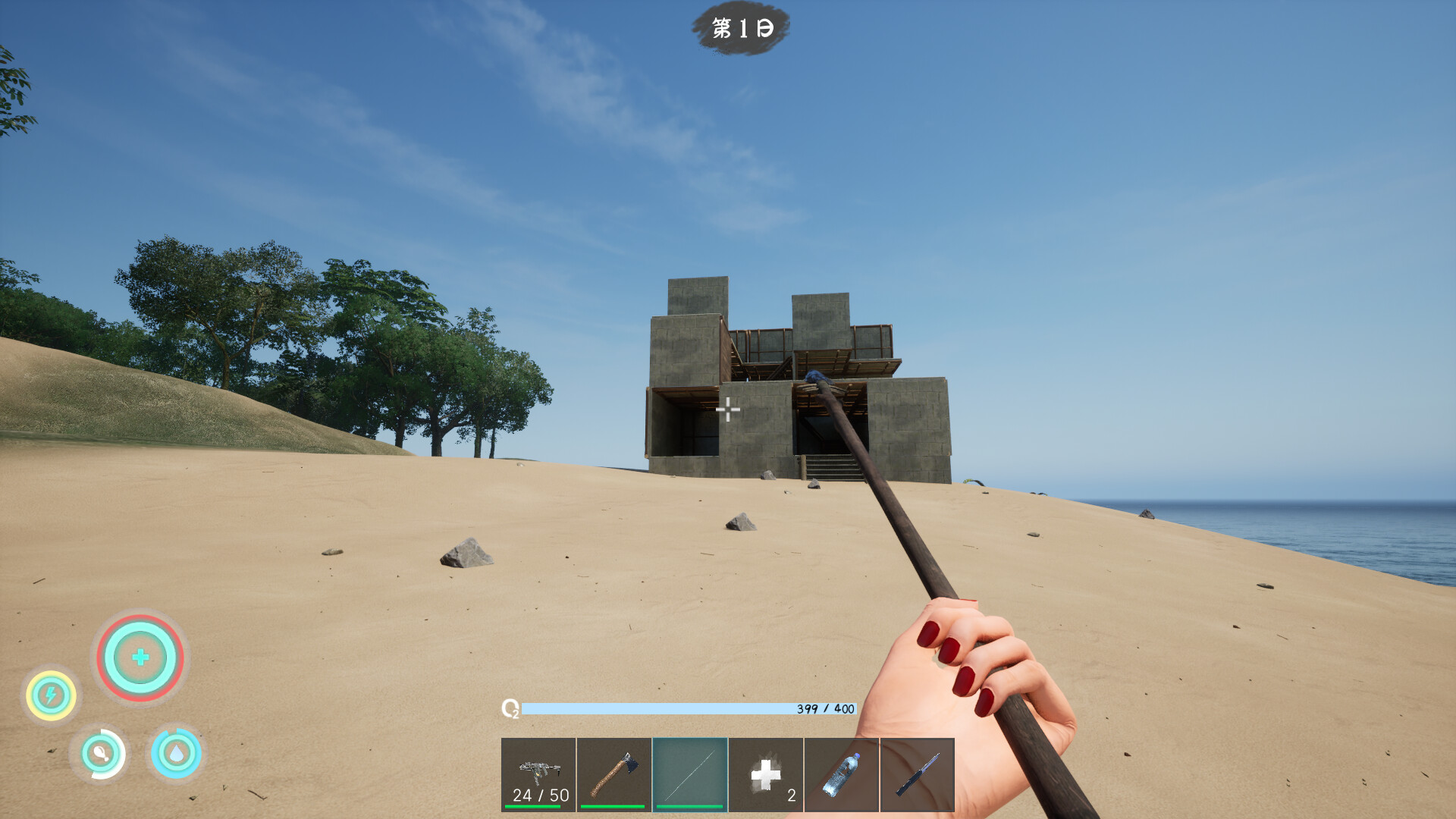Click the crosshair at screen center
The width and height of the screenshot is (1456, 819).
(x=728, y=409)
